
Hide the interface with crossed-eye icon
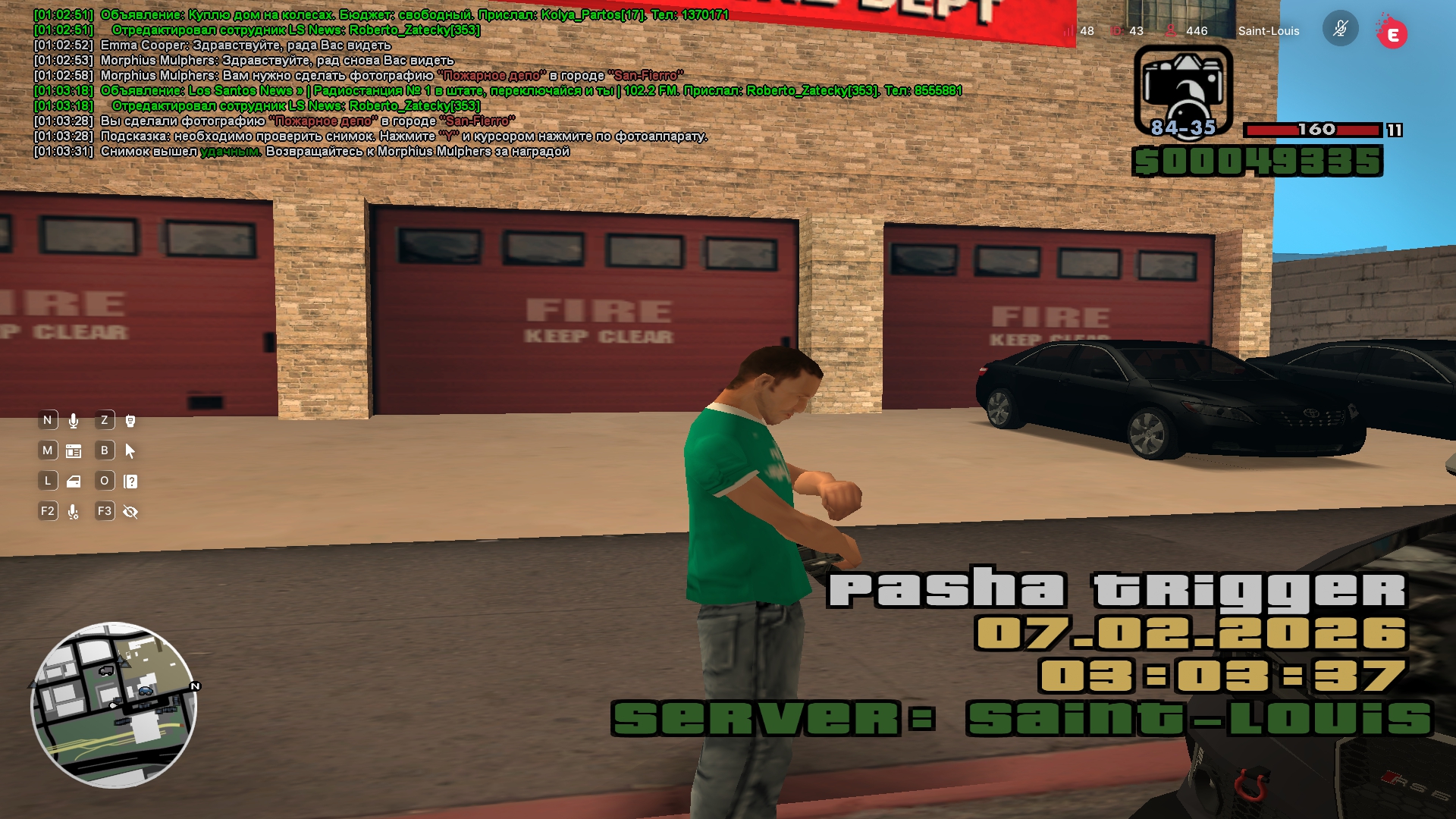coord(130,512)
